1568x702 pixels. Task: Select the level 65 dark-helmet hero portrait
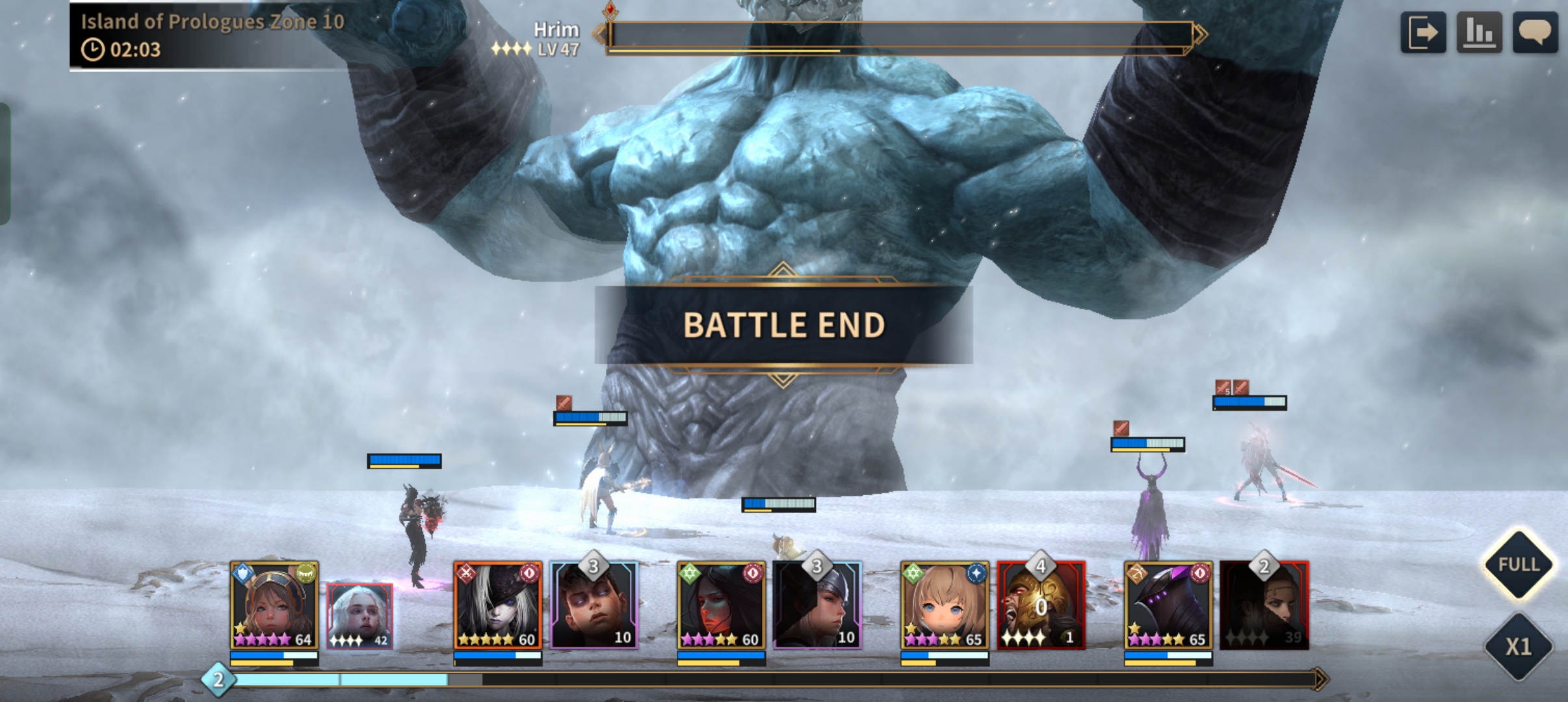point(1168,606)
